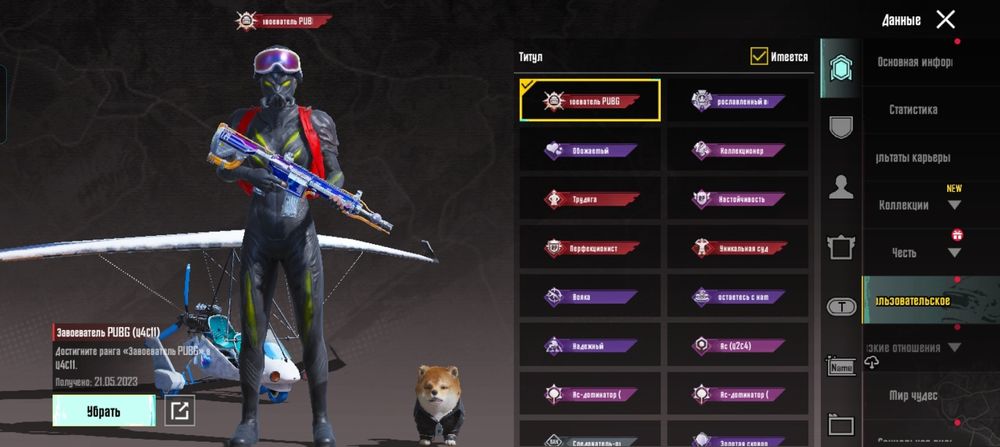Select the Вояка title
The image size is (1000, 447).
point(590,296)
